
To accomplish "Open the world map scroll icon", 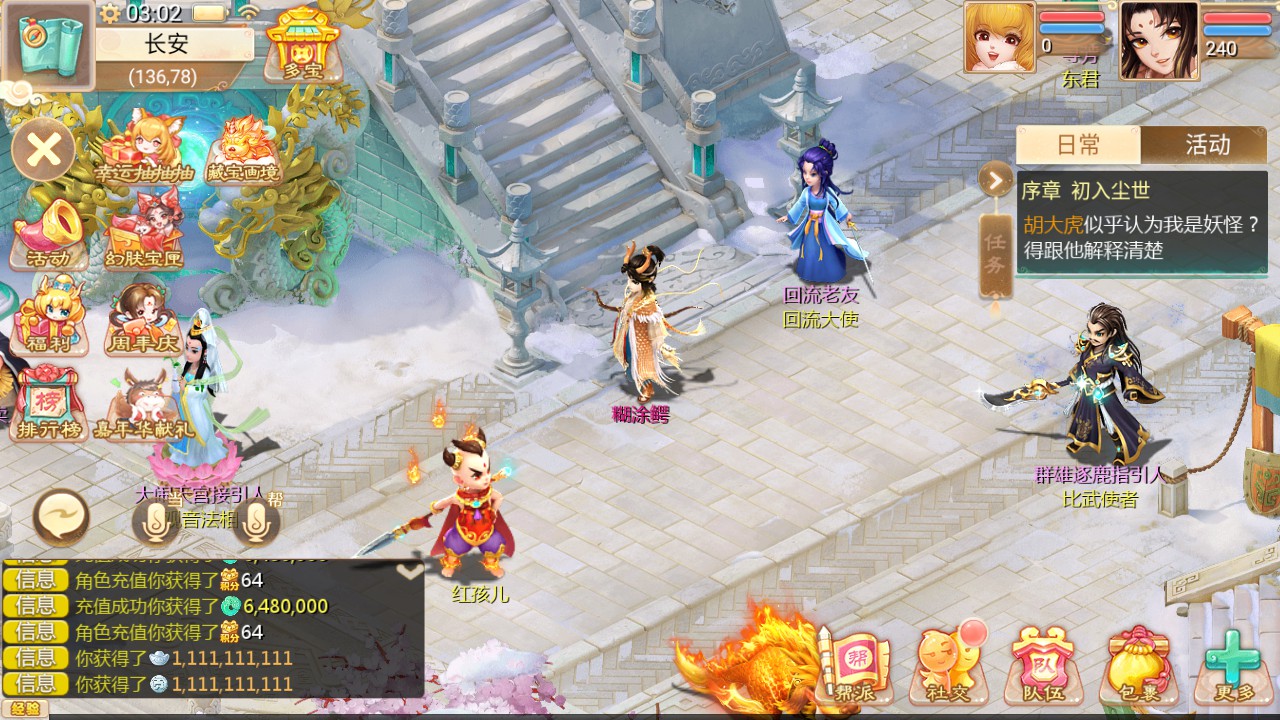I will pos(48,45).
